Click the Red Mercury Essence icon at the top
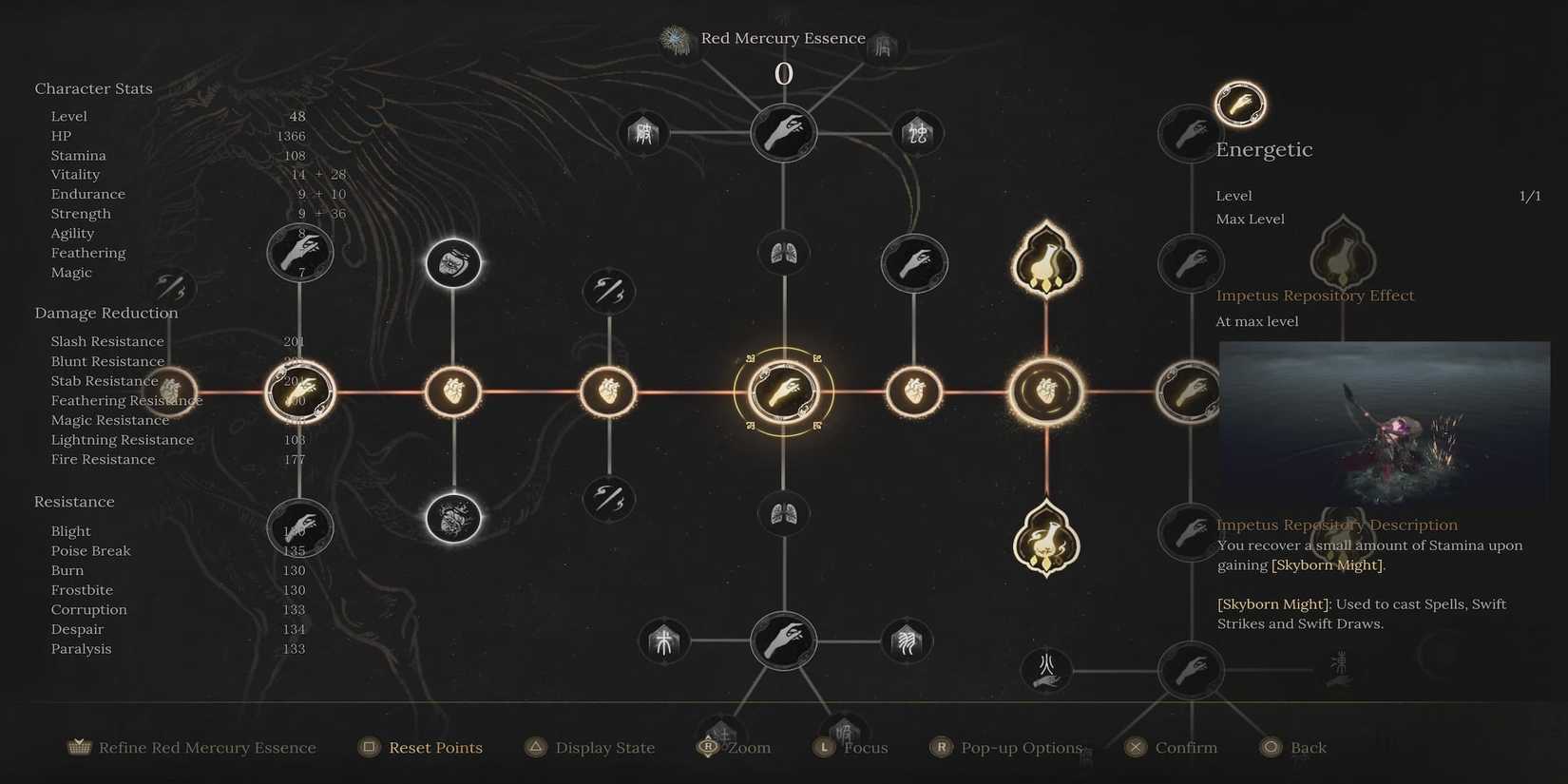The width and height of the screenshot is (1568, 784). click(x=675, y=40)
